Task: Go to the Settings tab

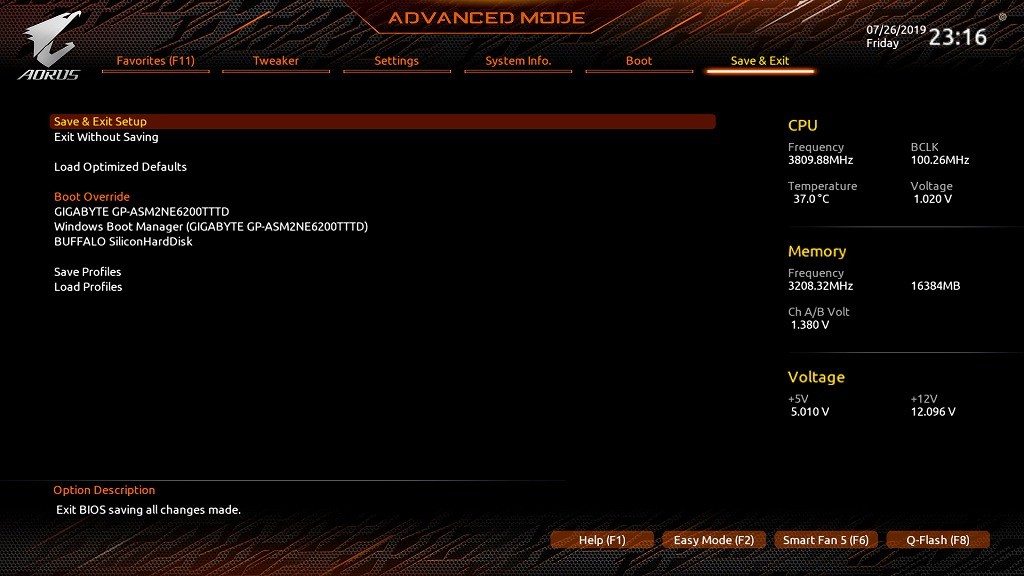Action: tap(396, 61)
